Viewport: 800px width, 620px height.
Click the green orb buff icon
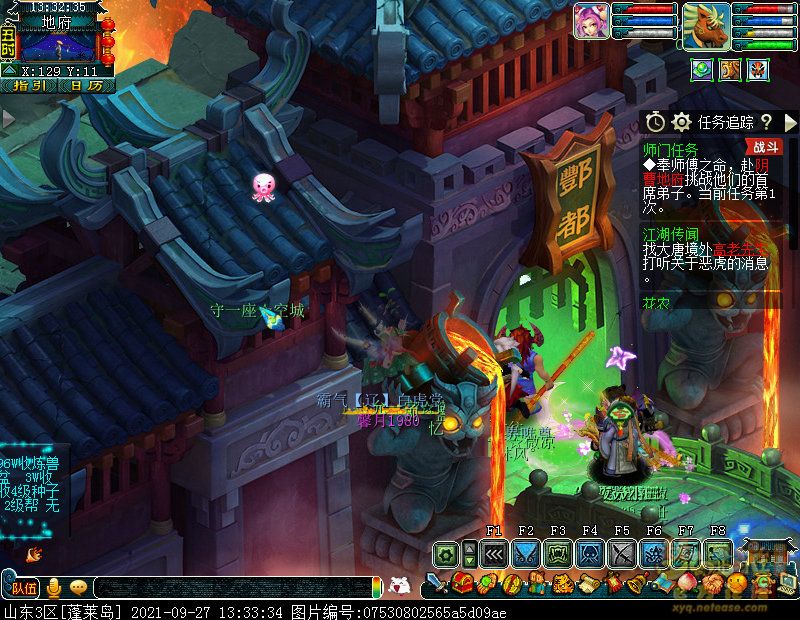703,69
